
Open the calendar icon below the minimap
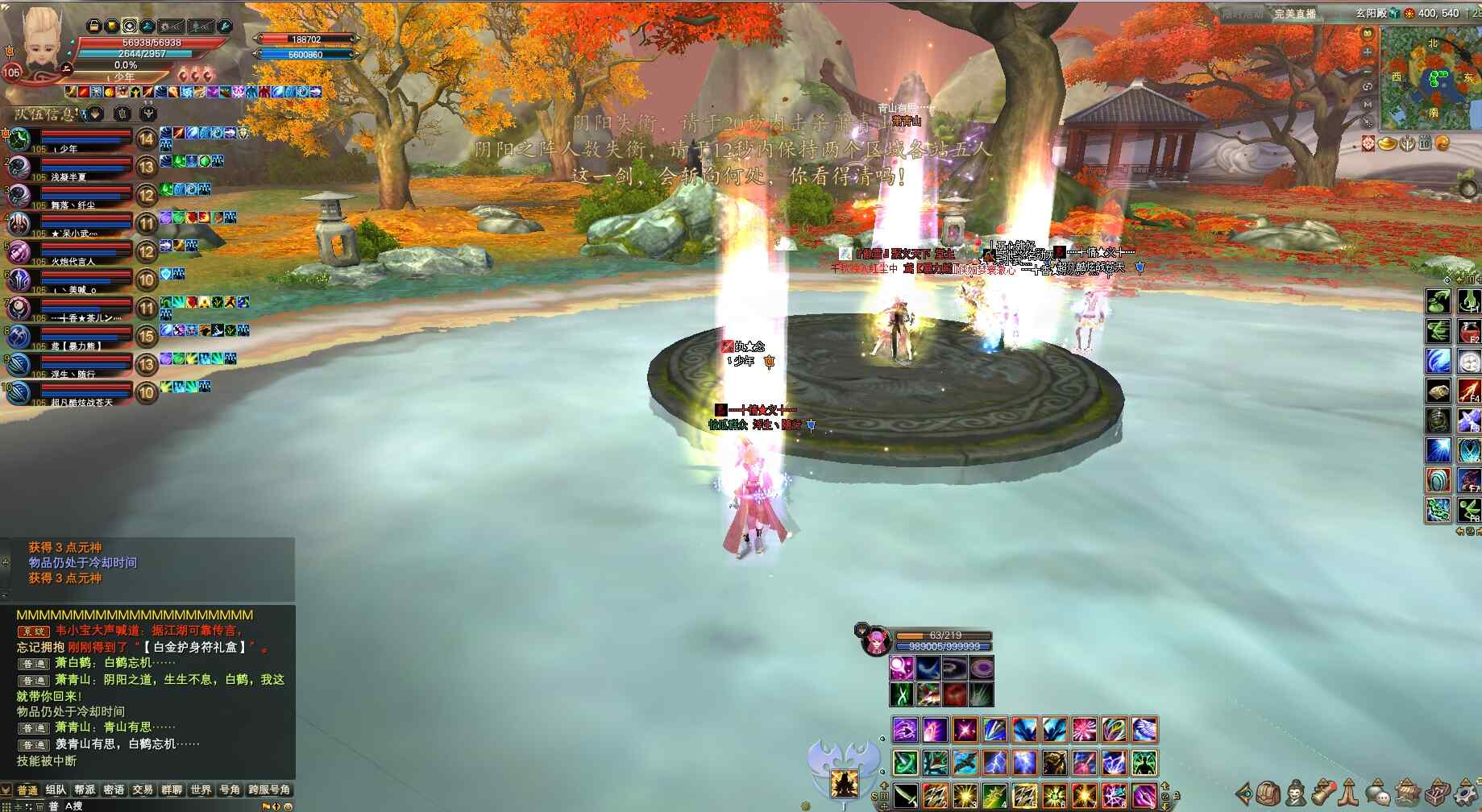[x=1424, y=143]
